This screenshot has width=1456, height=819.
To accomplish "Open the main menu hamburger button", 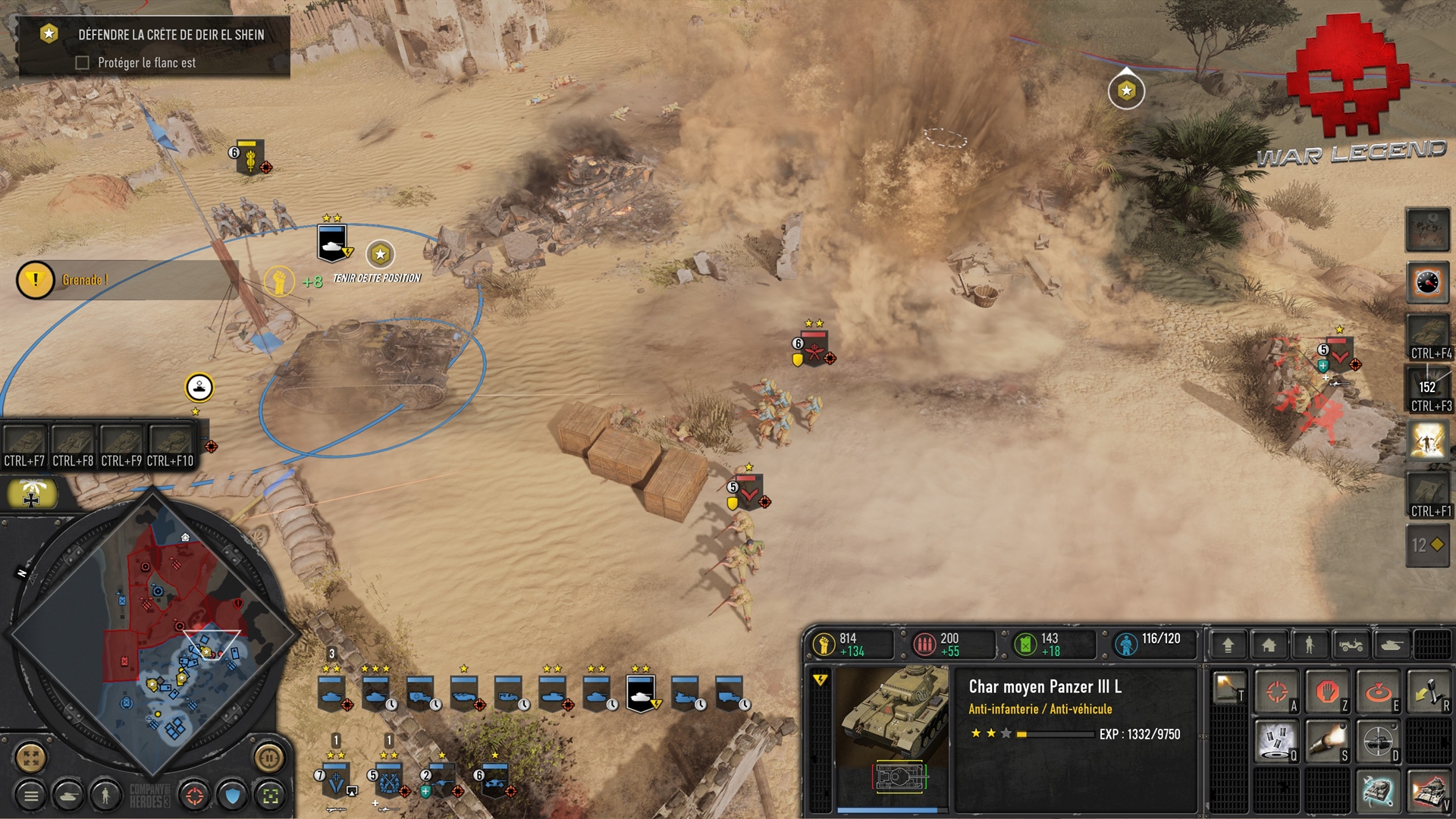I will click(x=31, y=795).
